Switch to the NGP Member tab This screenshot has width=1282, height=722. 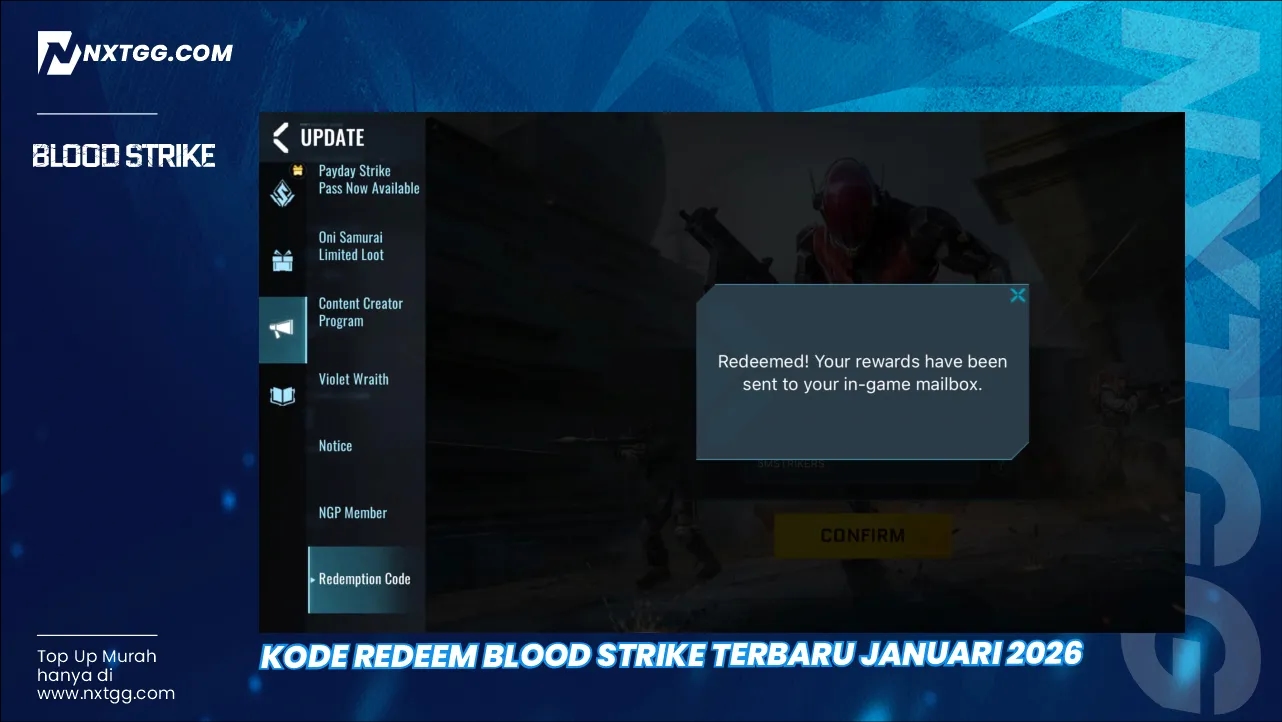pos(352,512)
